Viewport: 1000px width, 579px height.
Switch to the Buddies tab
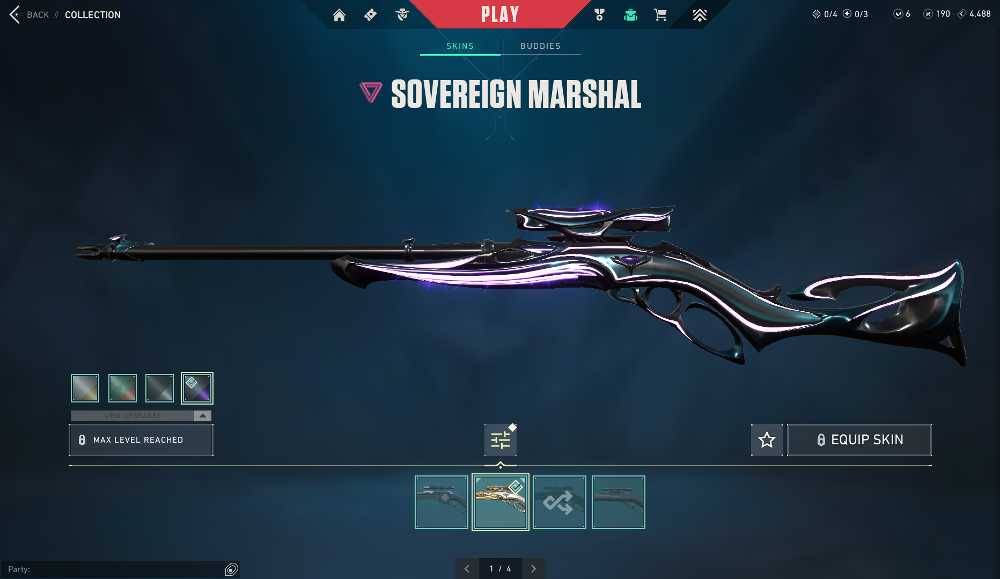coord(540,46)
